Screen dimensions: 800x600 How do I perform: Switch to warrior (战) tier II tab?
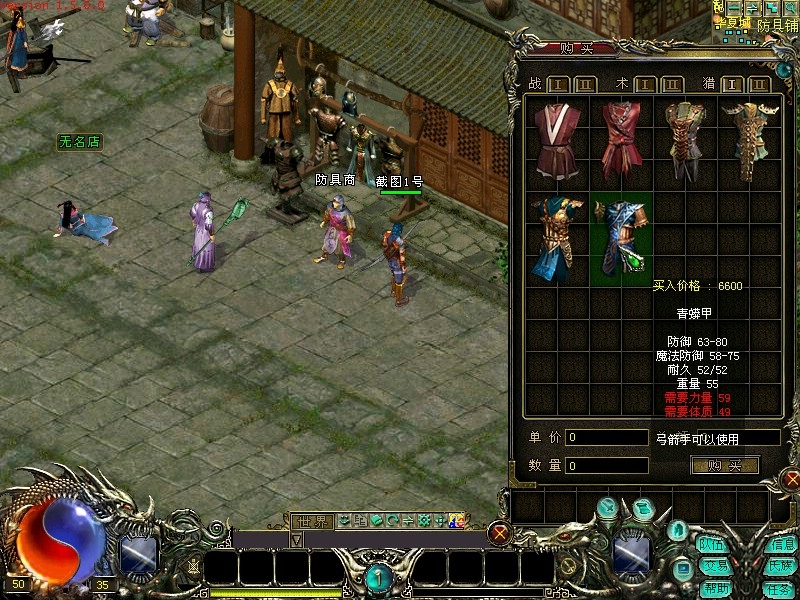coord(585,84)
